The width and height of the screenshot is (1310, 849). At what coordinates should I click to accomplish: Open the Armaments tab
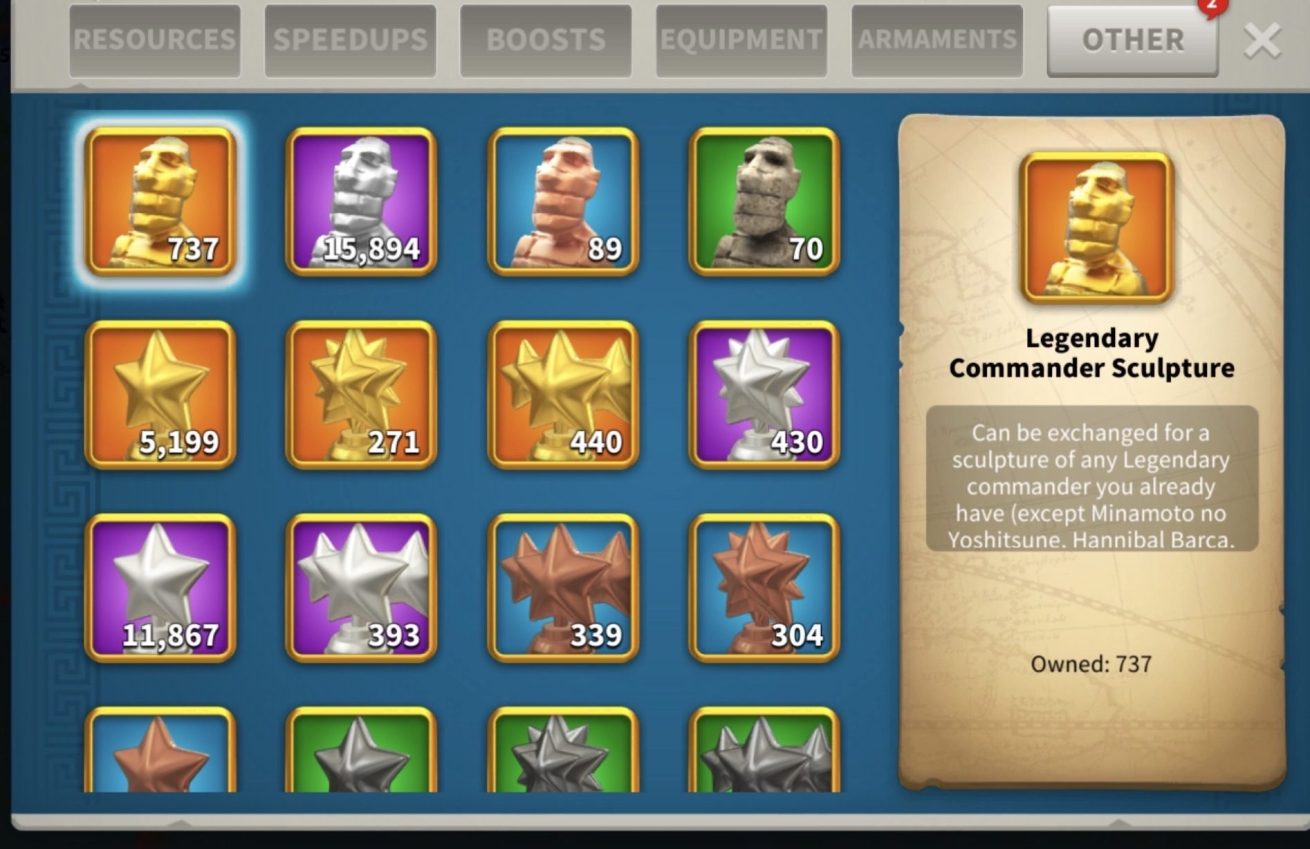click(x=937, y=41)
